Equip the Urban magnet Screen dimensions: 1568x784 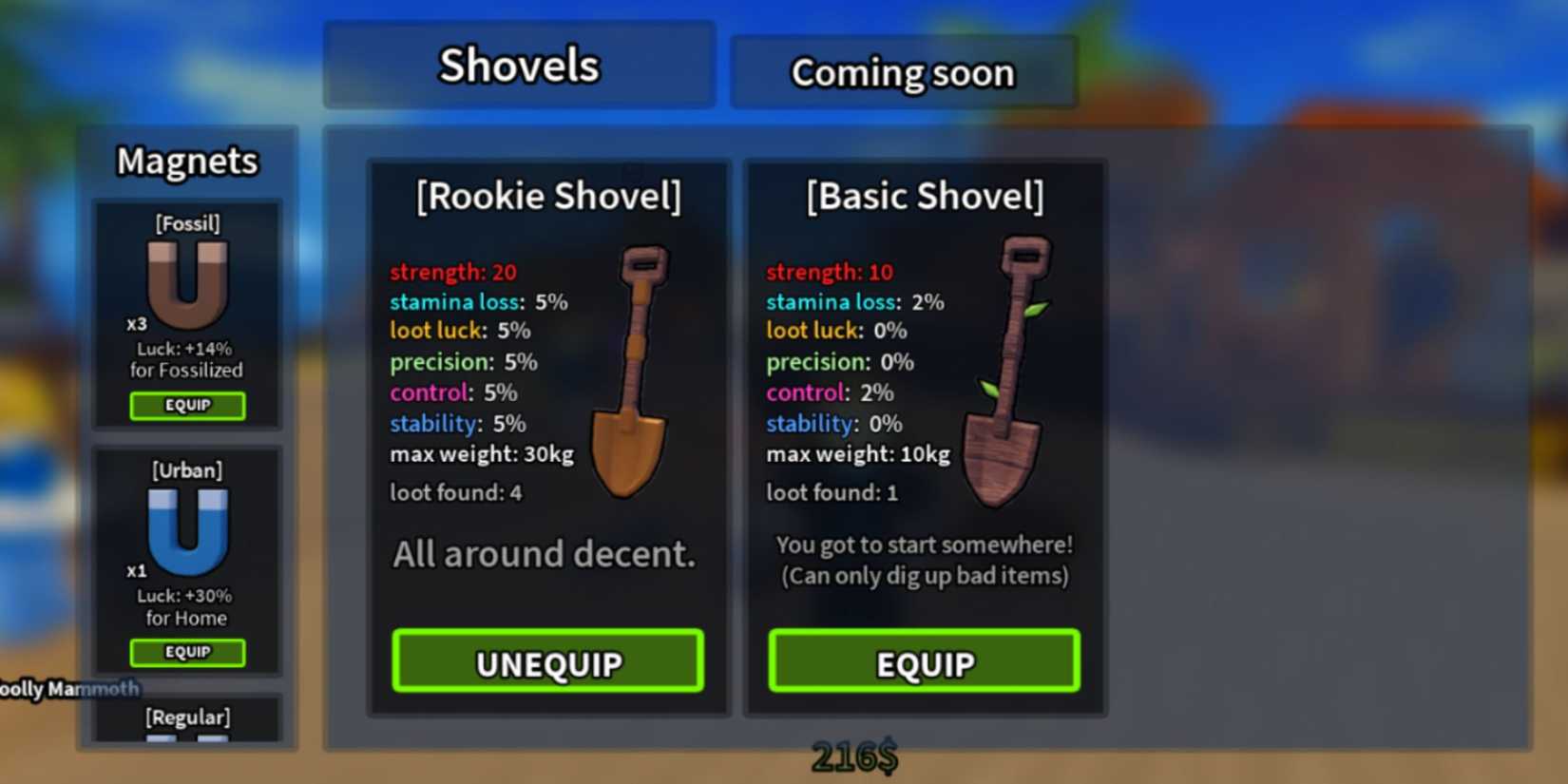point(187,653)
